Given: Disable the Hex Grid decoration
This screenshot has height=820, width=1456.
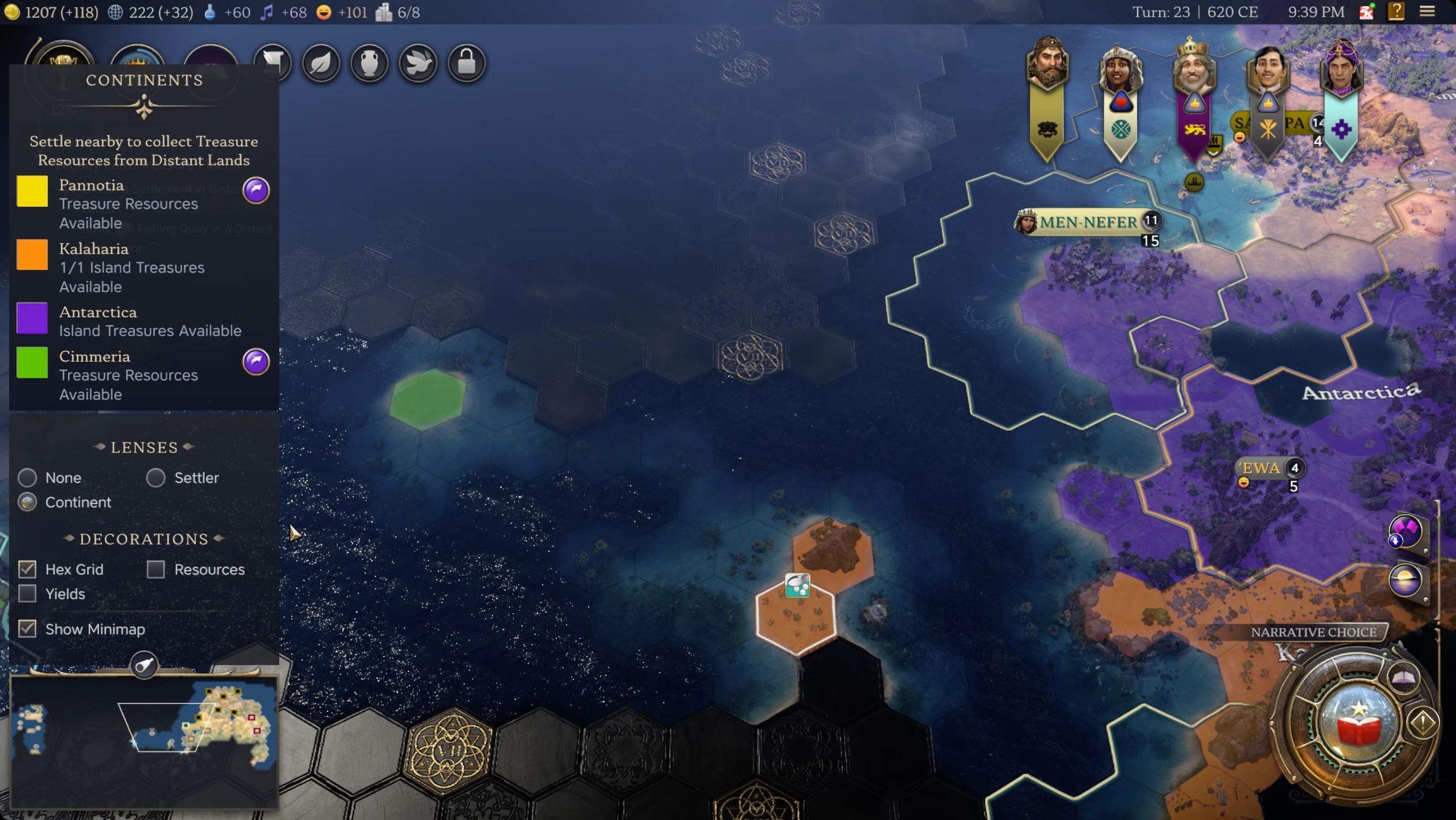Looking at the screenshot, I should point(27,569).
